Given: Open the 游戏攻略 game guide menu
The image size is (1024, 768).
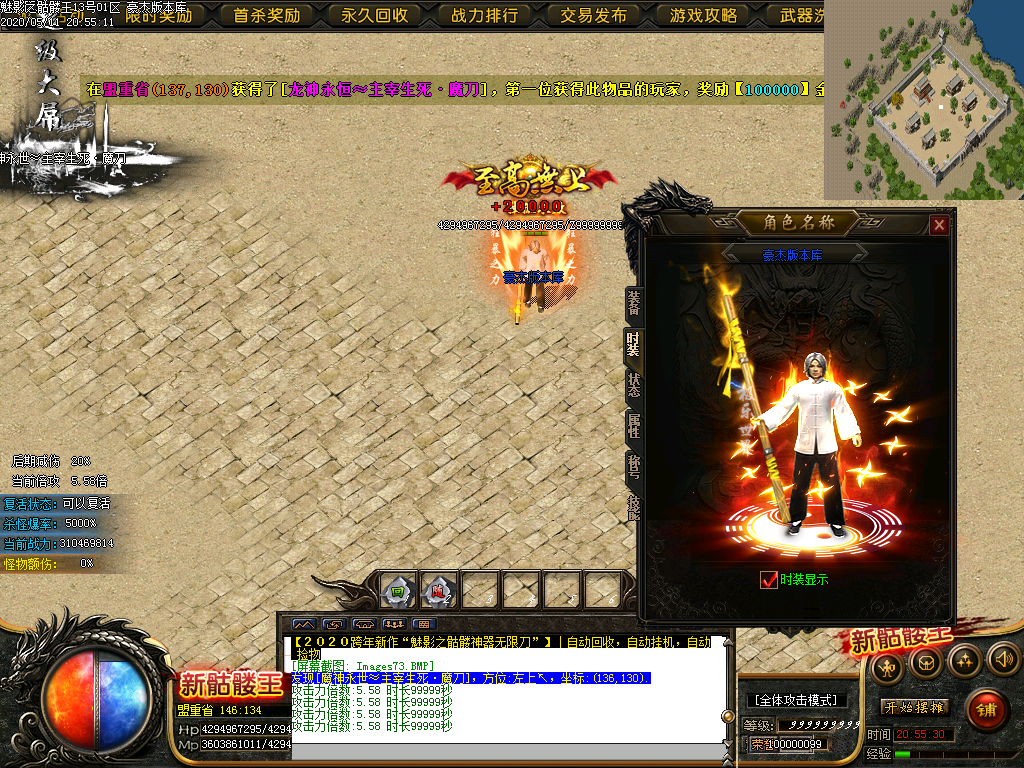Looking at the screenshot, I should pyautogui.click(x=703, y=15).
